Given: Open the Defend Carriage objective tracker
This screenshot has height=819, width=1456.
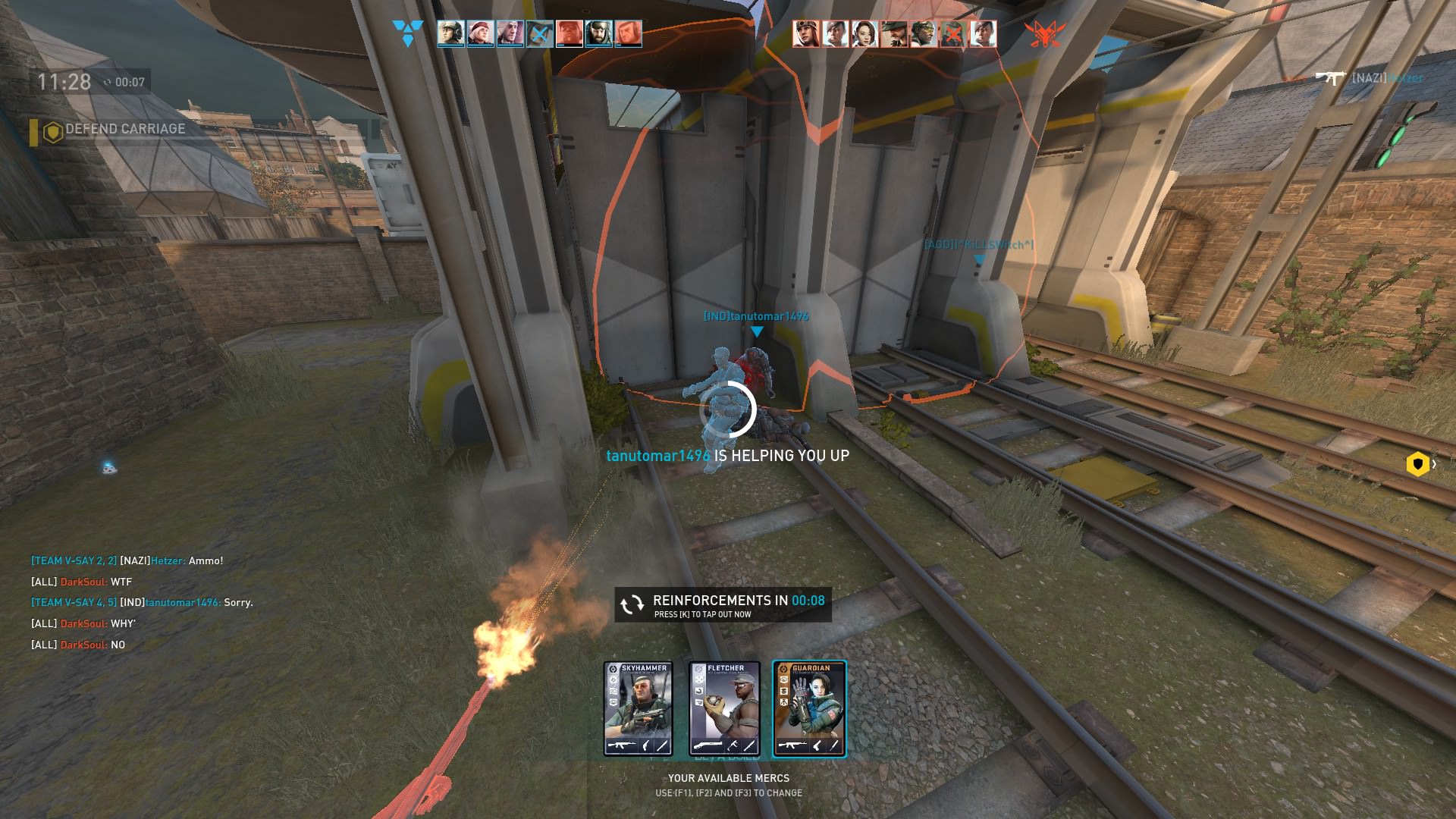Looking at the screenshot, I should (x=114, y=130).
